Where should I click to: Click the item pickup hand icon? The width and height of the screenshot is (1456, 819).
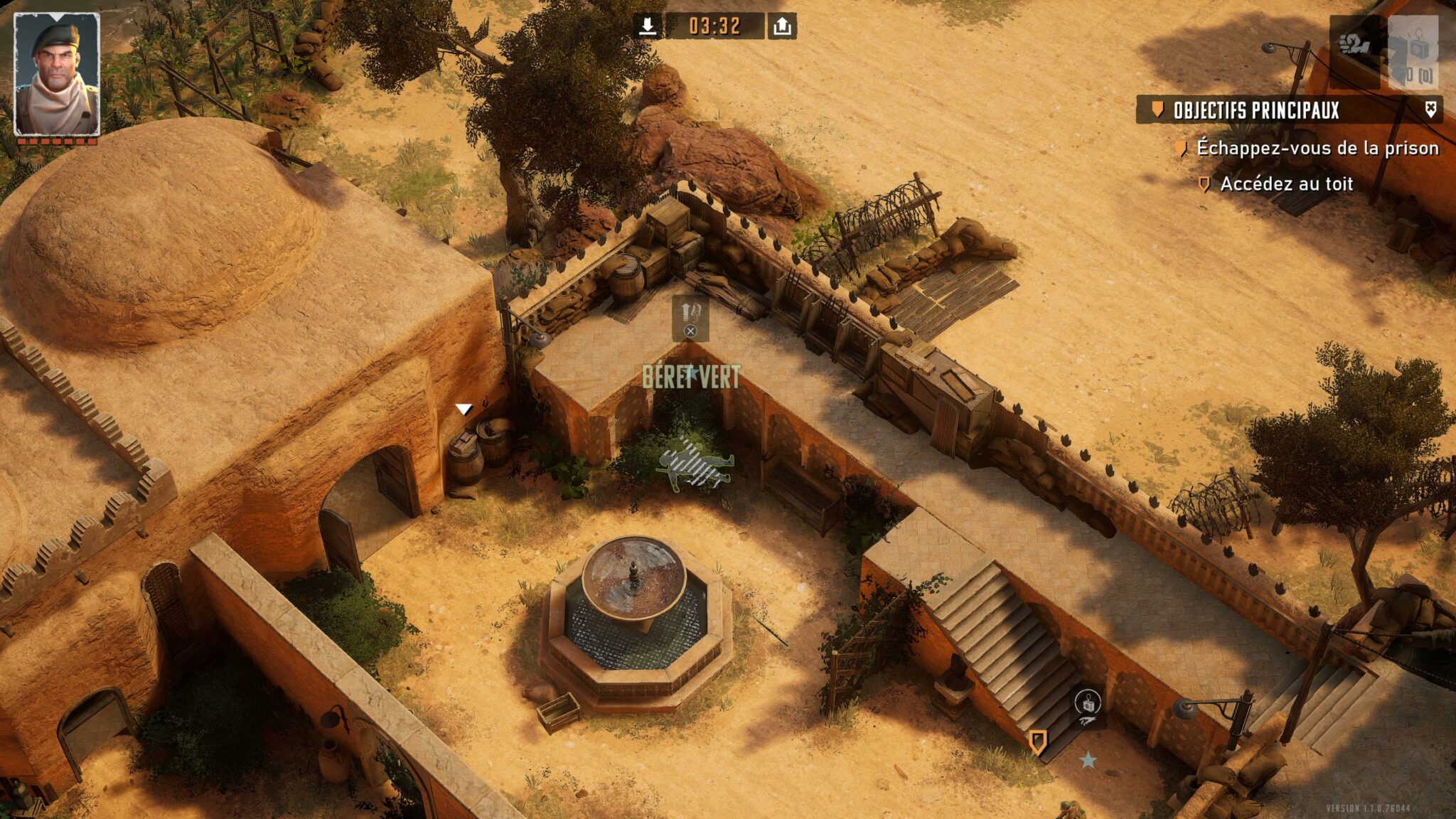(1088, 707)
